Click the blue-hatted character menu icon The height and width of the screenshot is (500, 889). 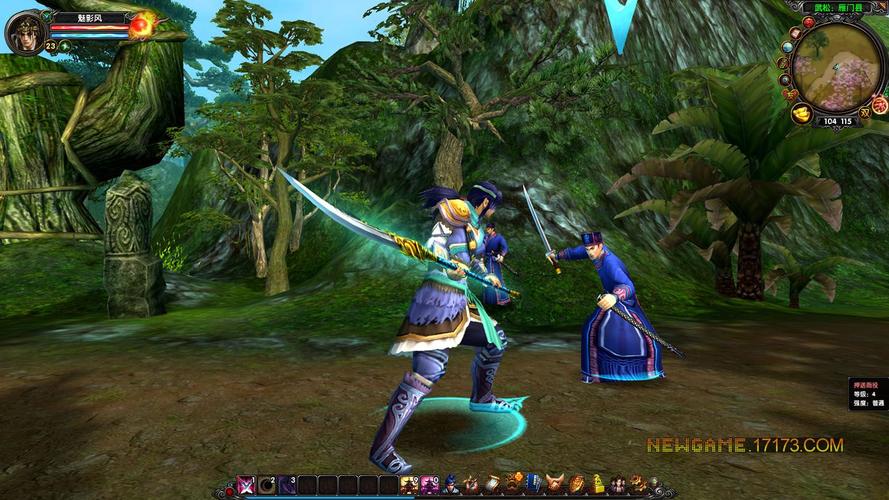pyautogui.click(x=451, y=485)
